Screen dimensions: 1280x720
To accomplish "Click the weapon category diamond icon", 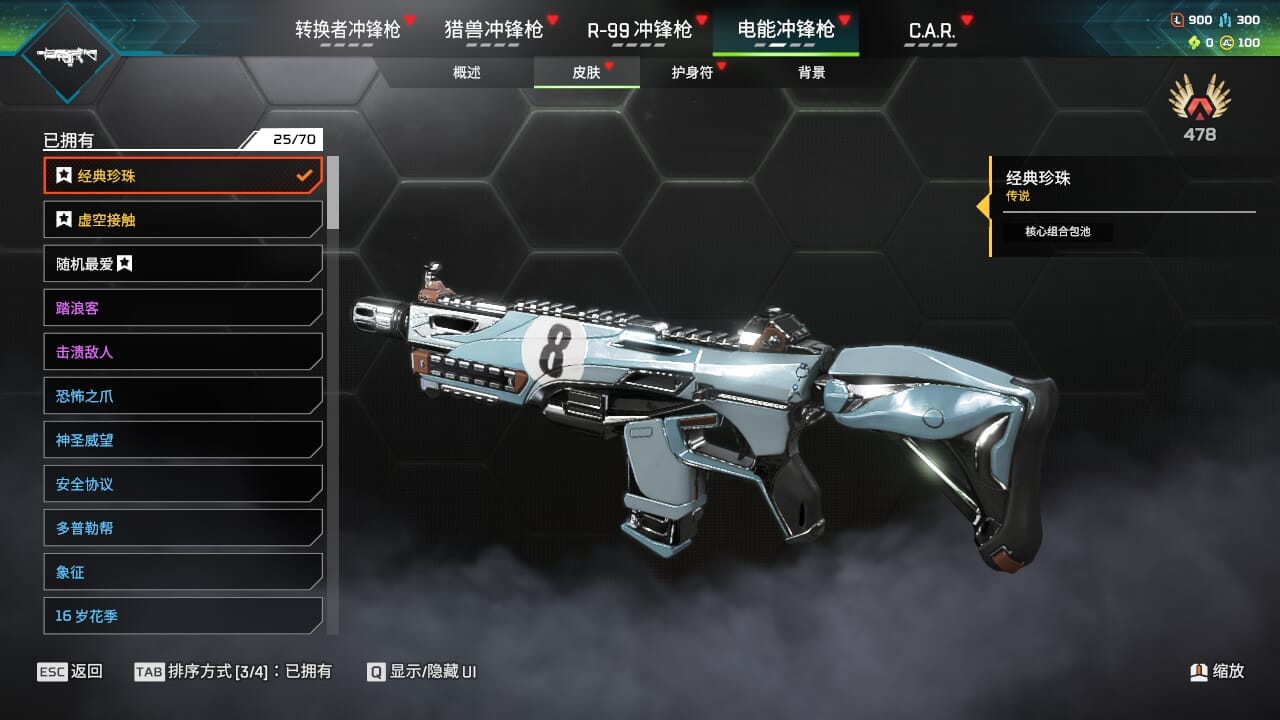I will tap(67, 54).
